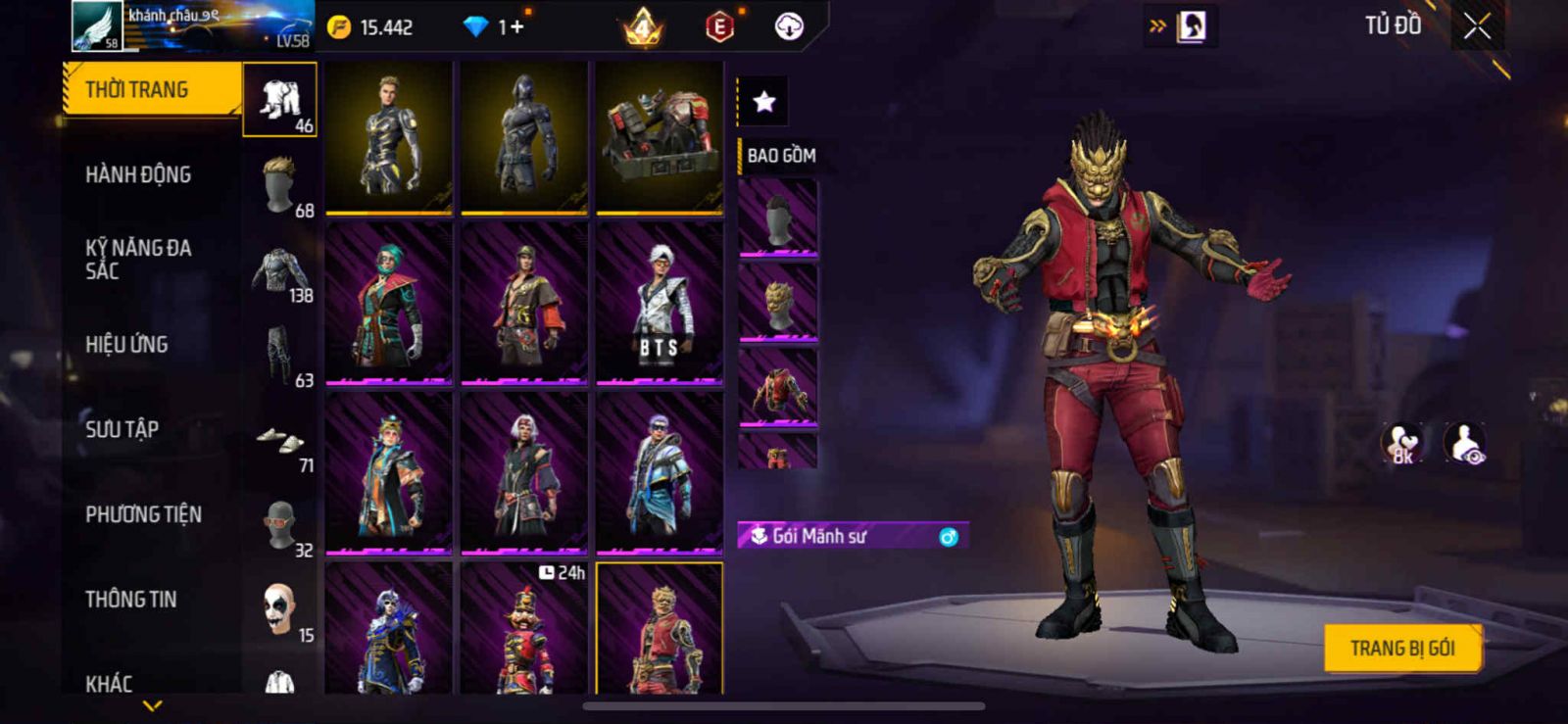
Task: Select the supply crate bundle thumbnail
Action: tap(660, 137)
